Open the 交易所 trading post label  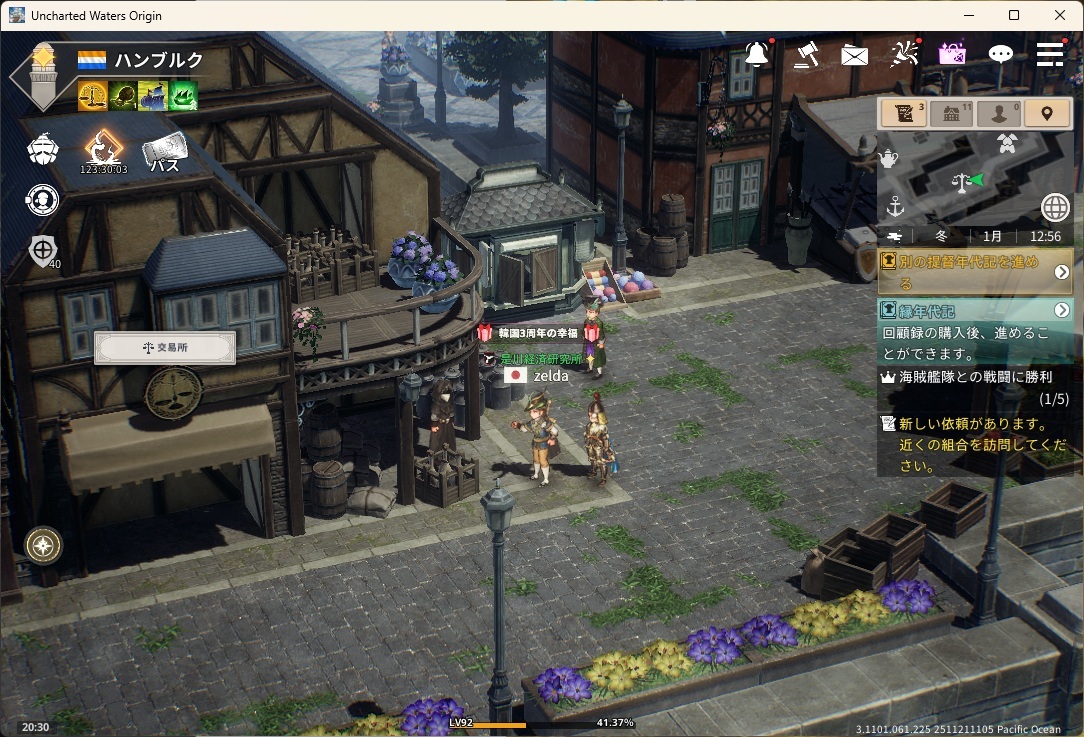[165, 348]
